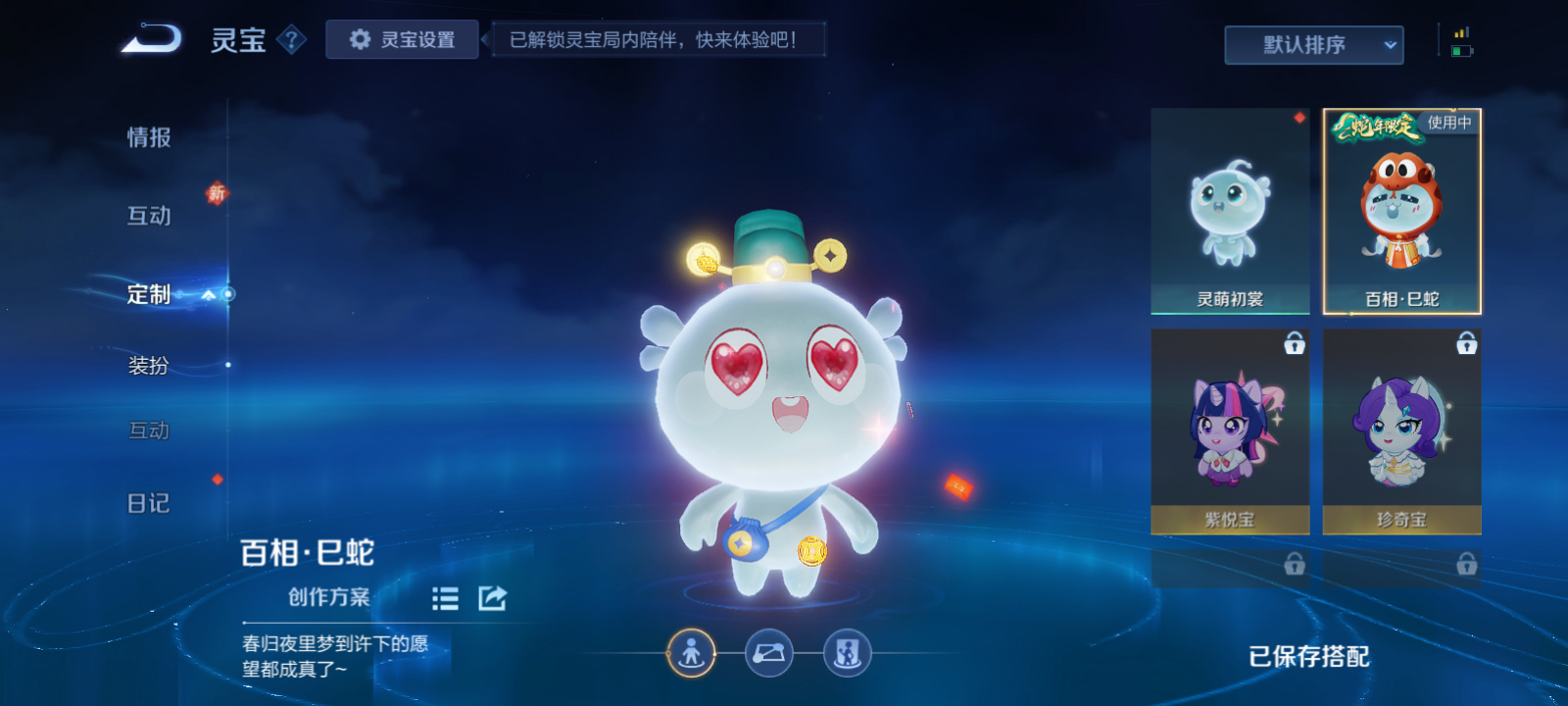Viewport: 1568px width, 706px height.
Task: Expand the arrow indicator next to 定制
Action: click(208, 293)
